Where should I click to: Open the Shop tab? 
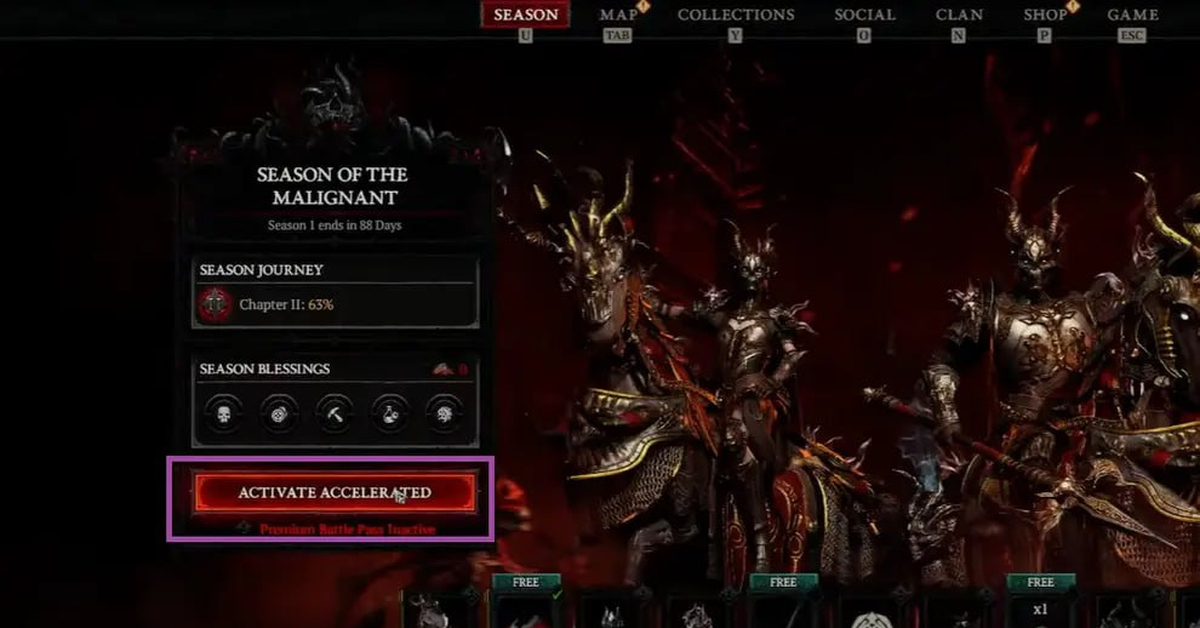1044,15
